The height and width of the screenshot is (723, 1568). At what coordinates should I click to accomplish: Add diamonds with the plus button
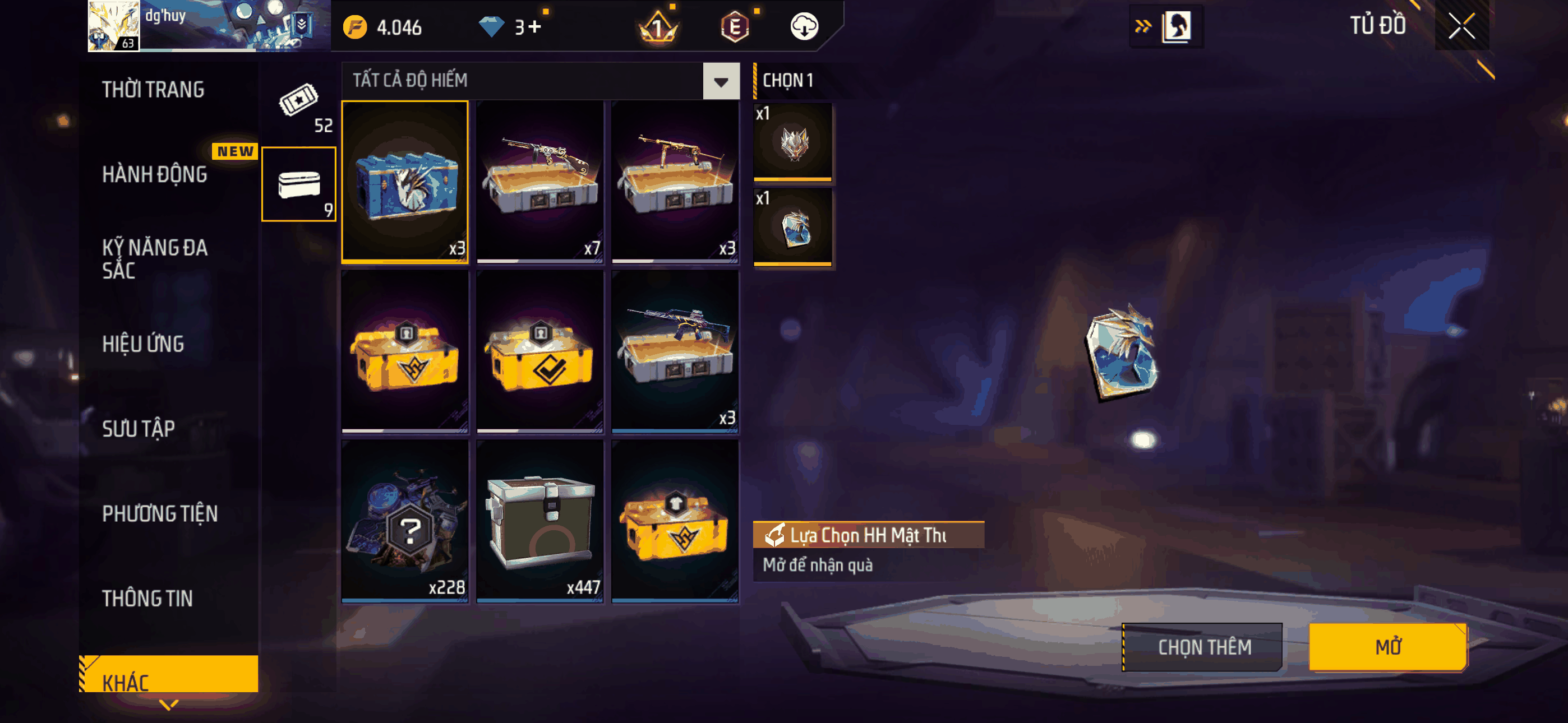click(x=534, y=27)
